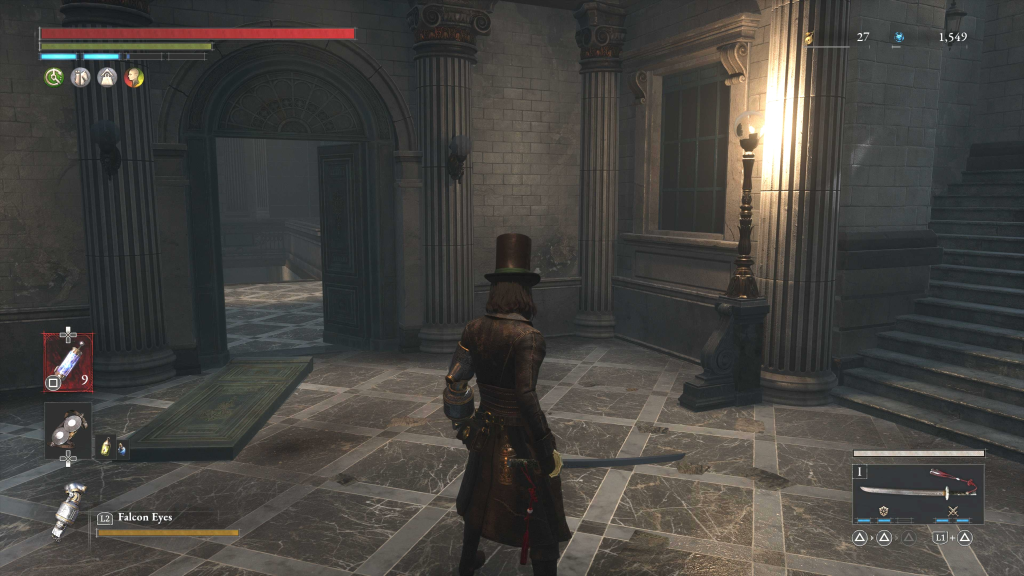Click the blue Ergo currency icon
1024x576 pixels.
click(x=899, y=38)
